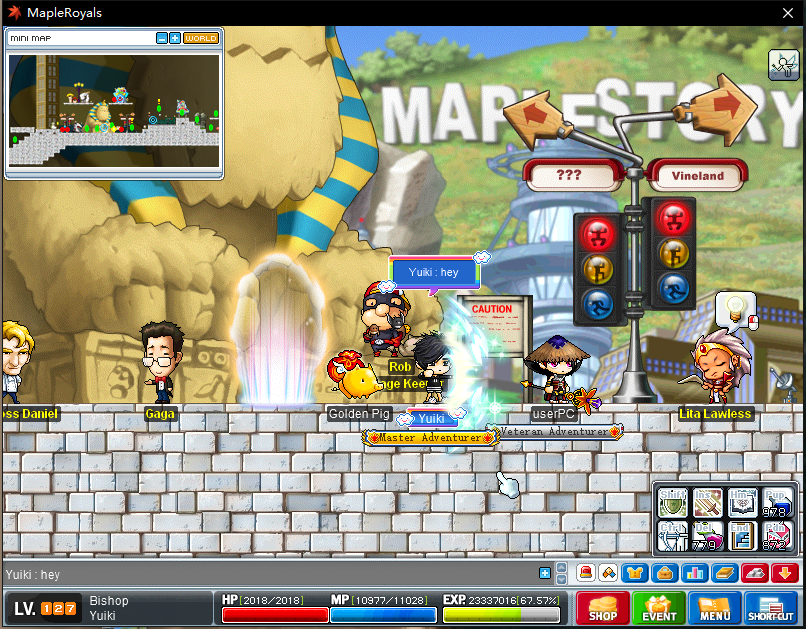
Task: Open the Cash Shop
Action: point(602,609)
